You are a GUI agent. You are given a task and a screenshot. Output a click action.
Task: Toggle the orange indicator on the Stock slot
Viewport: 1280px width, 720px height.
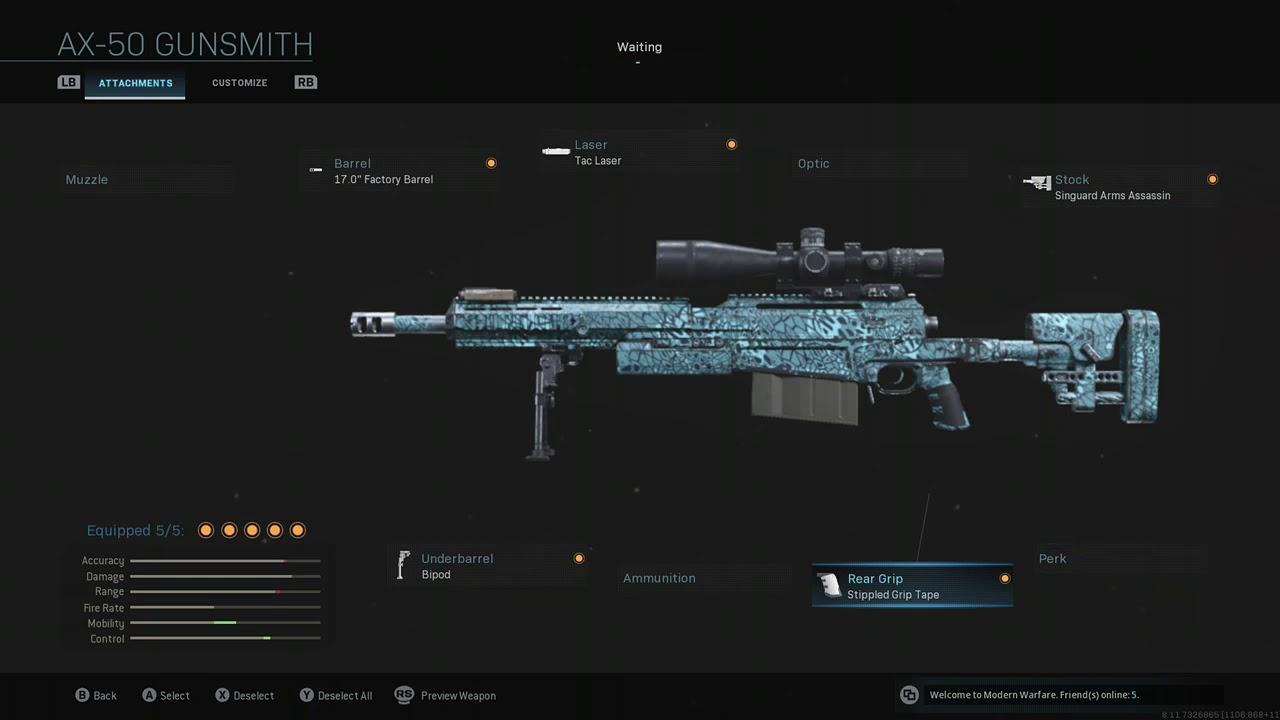click(x=1212, y=179)
